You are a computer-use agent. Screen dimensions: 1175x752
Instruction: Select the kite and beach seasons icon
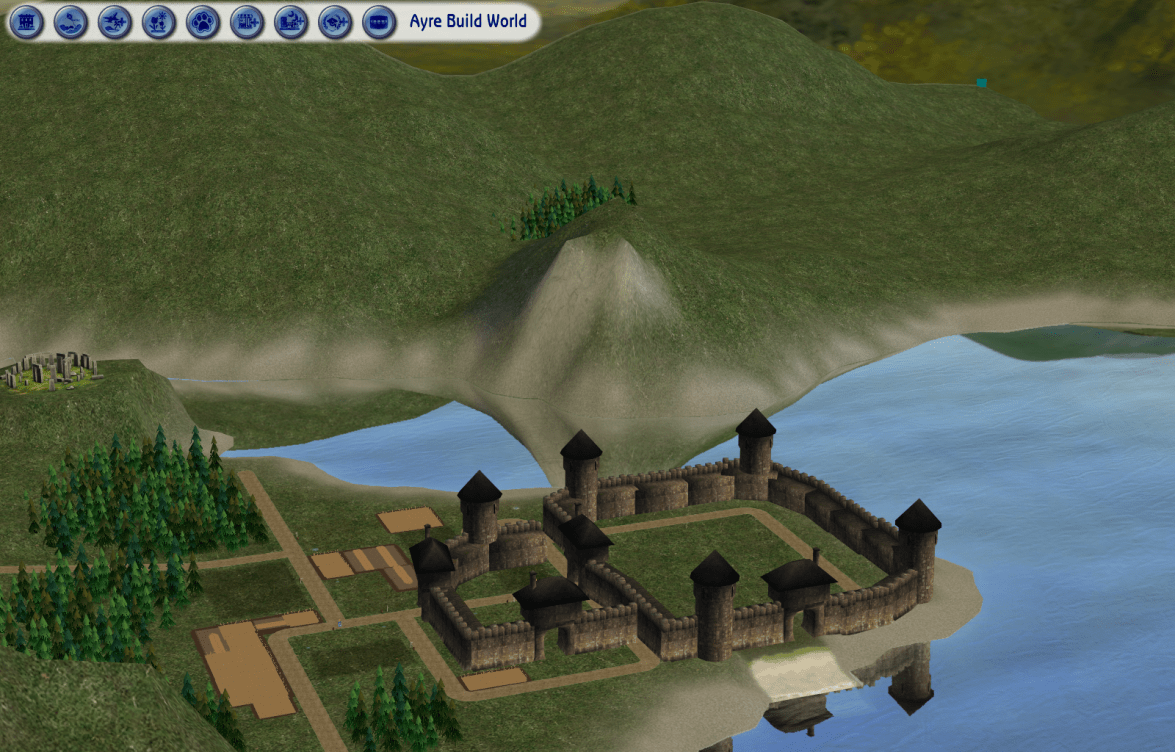pyautogui.click(x=70, y=21)
